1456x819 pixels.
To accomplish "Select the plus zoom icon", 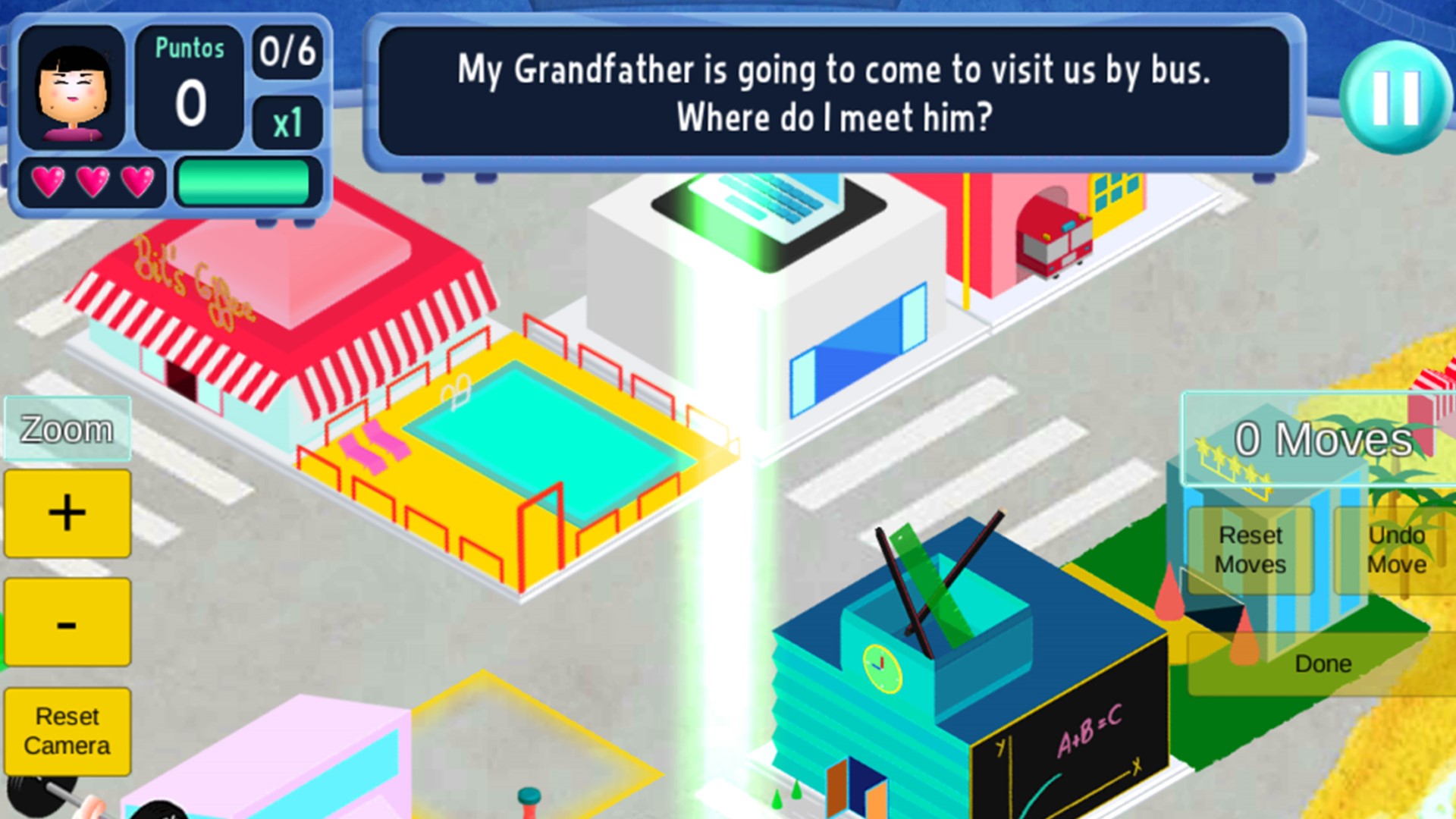I will (67, 512).
